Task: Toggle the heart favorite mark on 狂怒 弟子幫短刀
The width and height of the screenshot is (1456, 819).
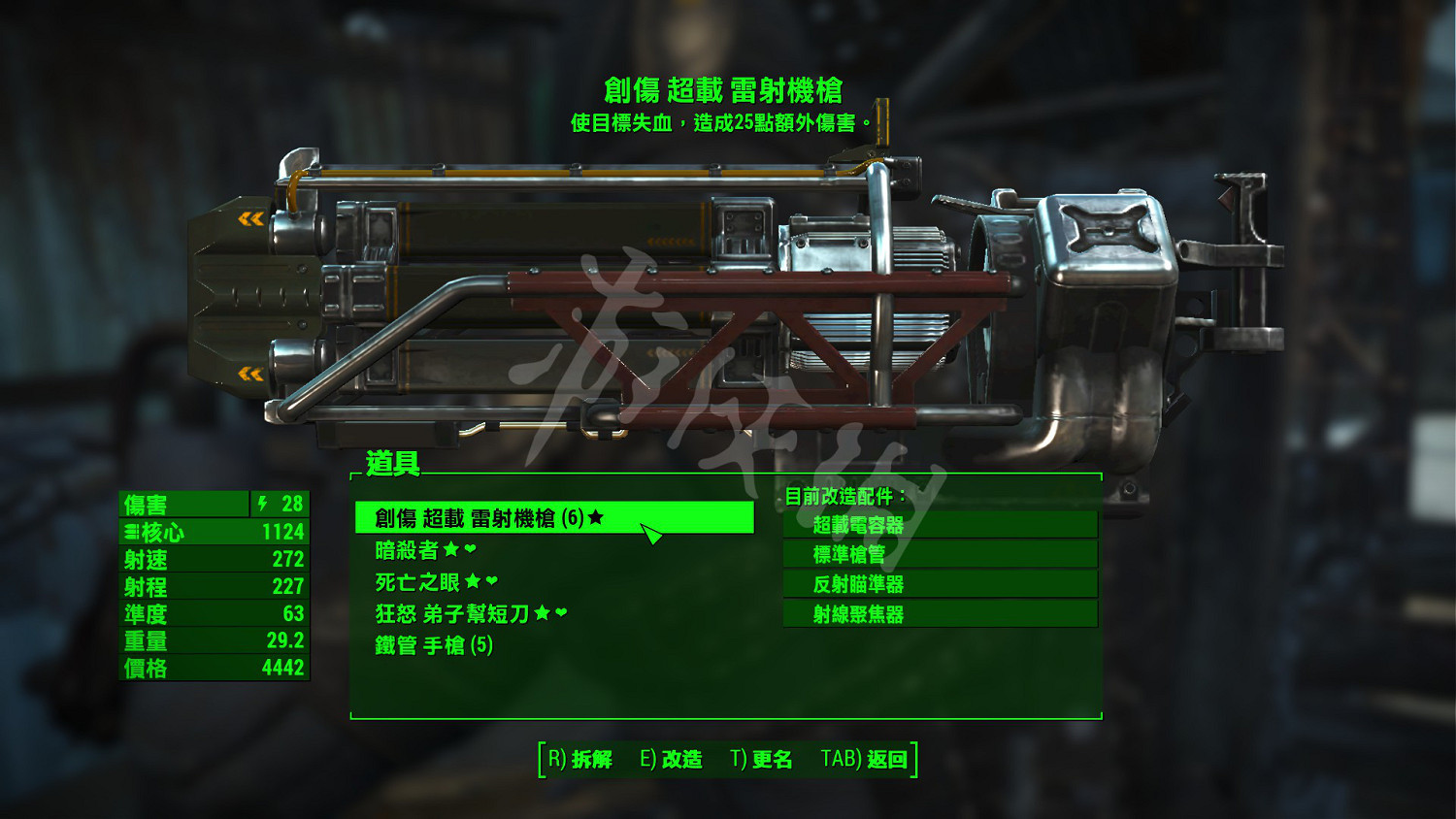Action: [560, 611]
